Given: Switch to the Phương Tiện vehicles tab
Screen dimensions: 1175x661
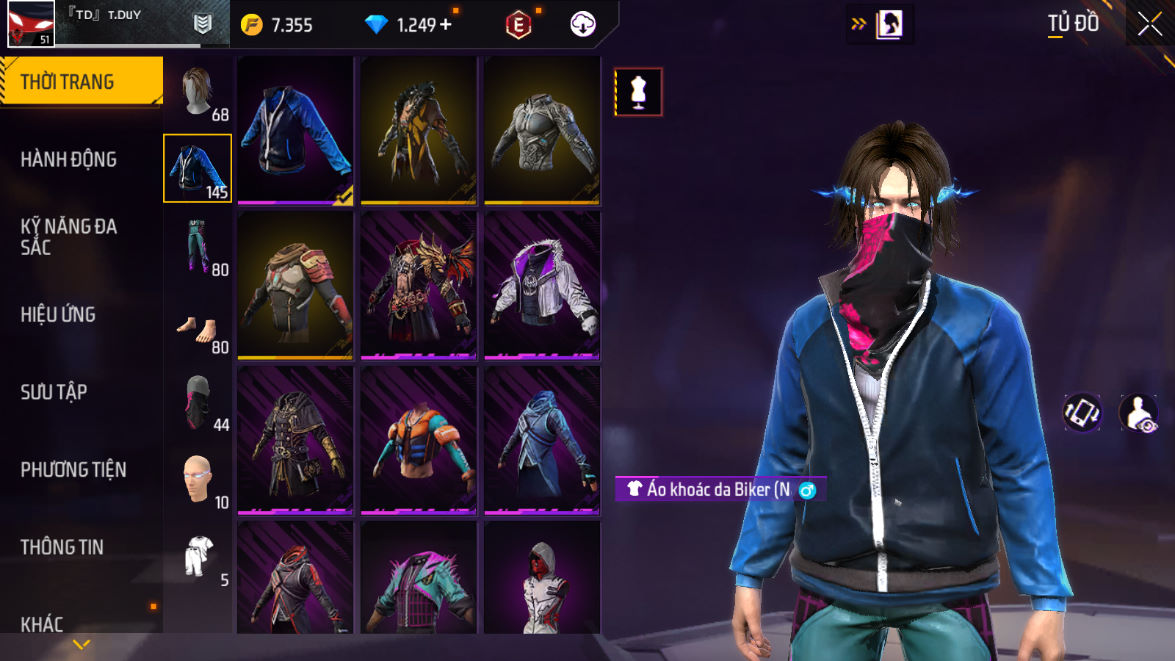Looking at the screenshot, I should [73, 469].
